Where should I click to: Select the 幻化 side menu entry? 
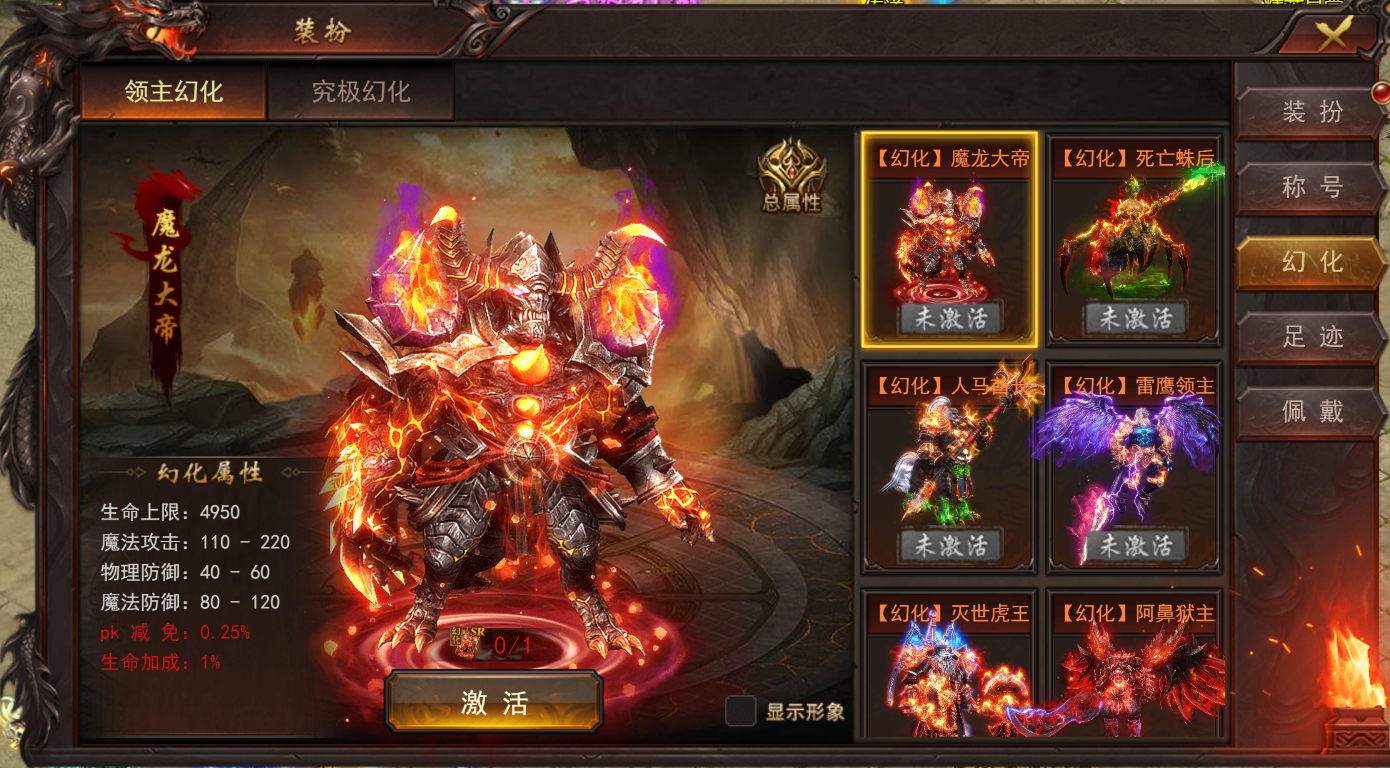(1311, 262)
